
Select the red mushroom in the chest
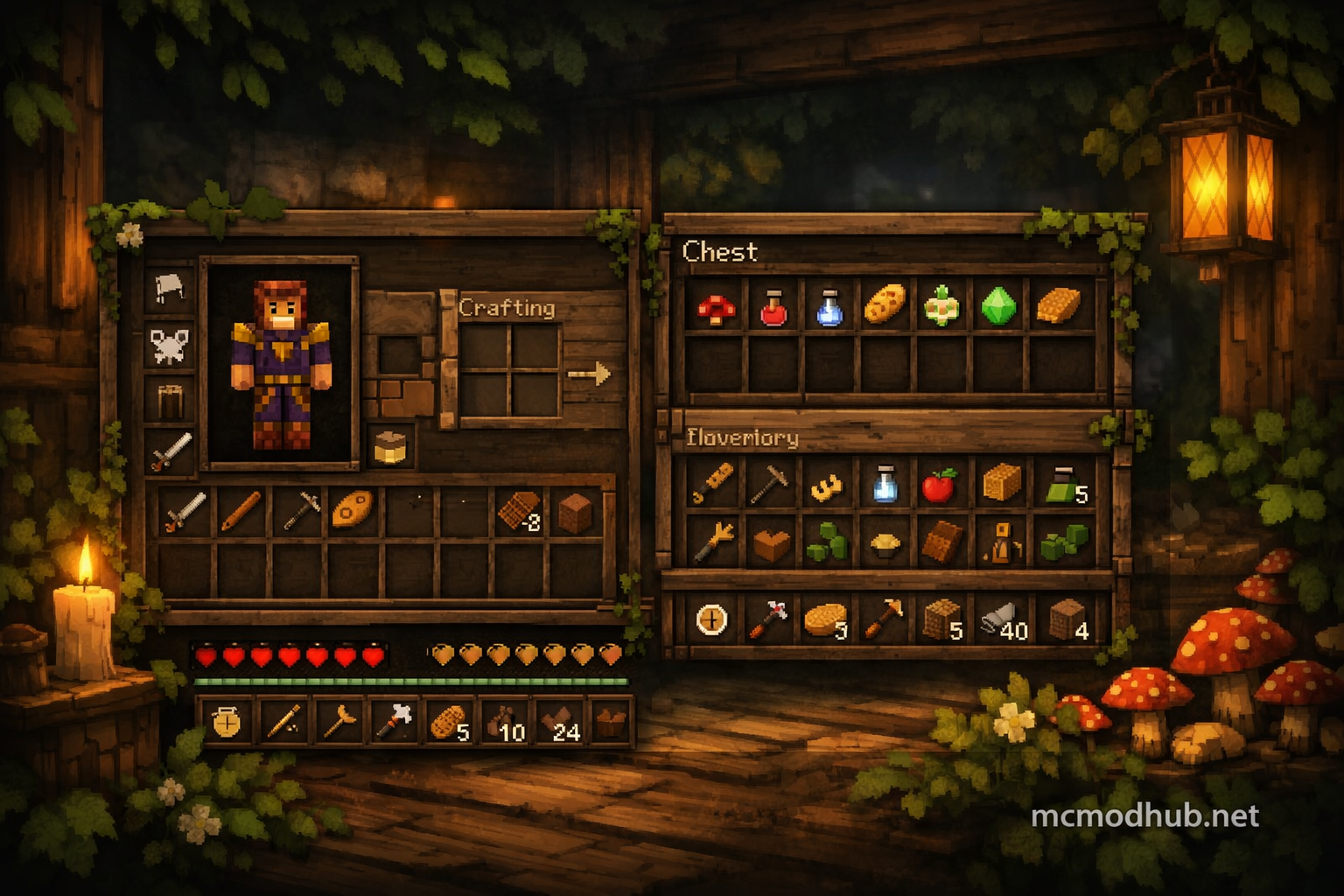tap(716, 307)
